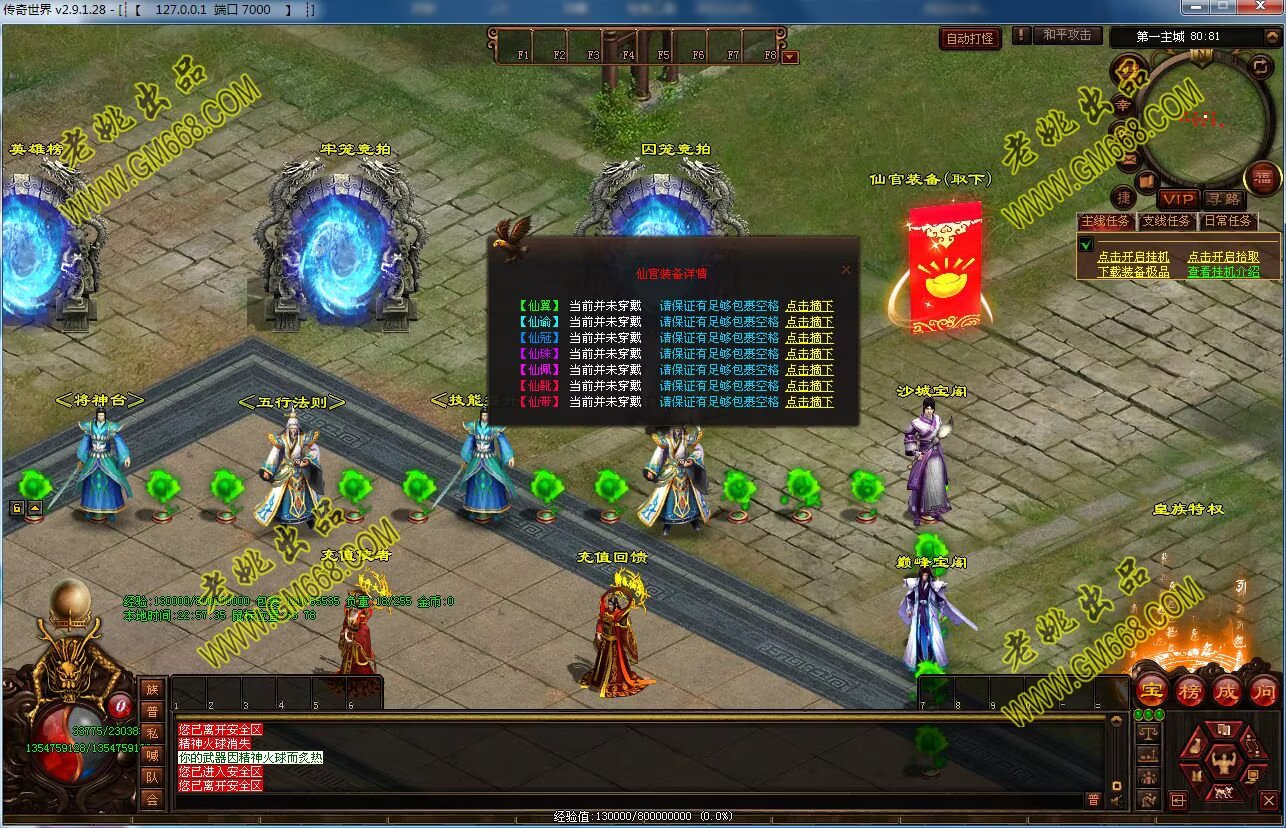Image resolution: width=1286 pixels, height=828 pixels.
Task: Open the 日常任务 tab
Action: pos(1227,221)
